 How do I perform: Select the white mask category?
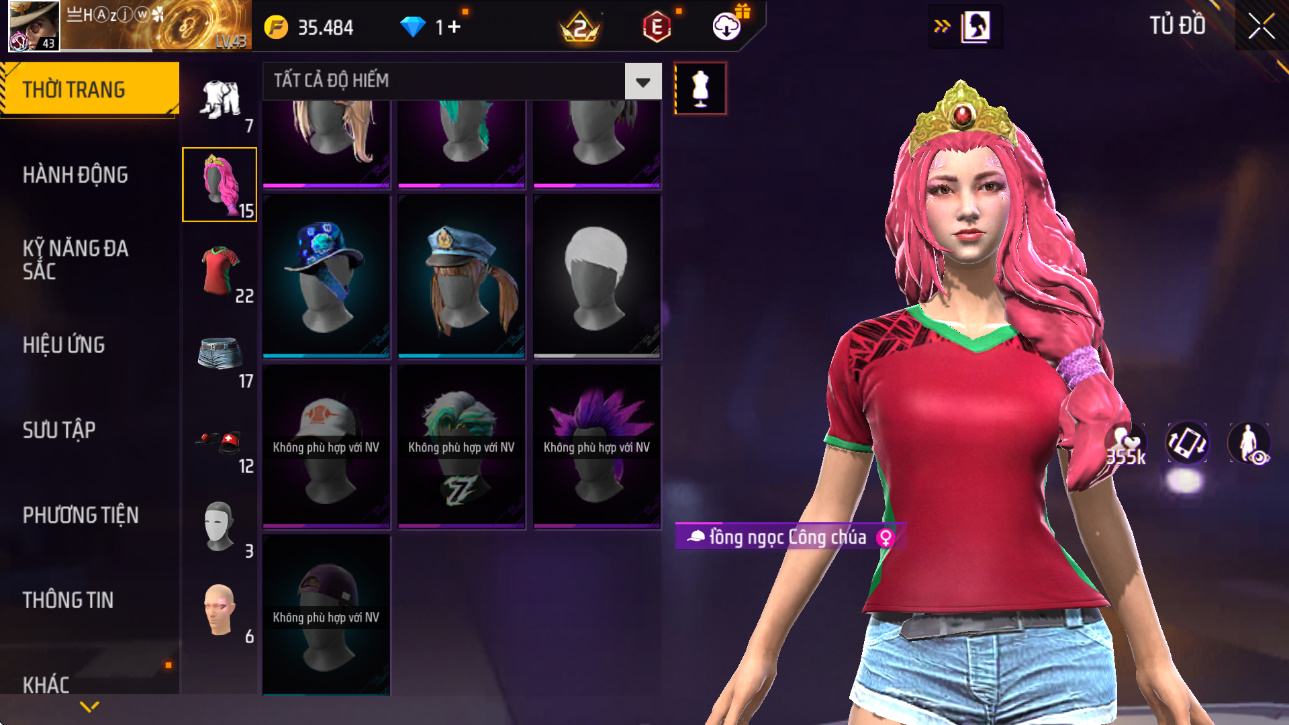(x=219, y=525)
